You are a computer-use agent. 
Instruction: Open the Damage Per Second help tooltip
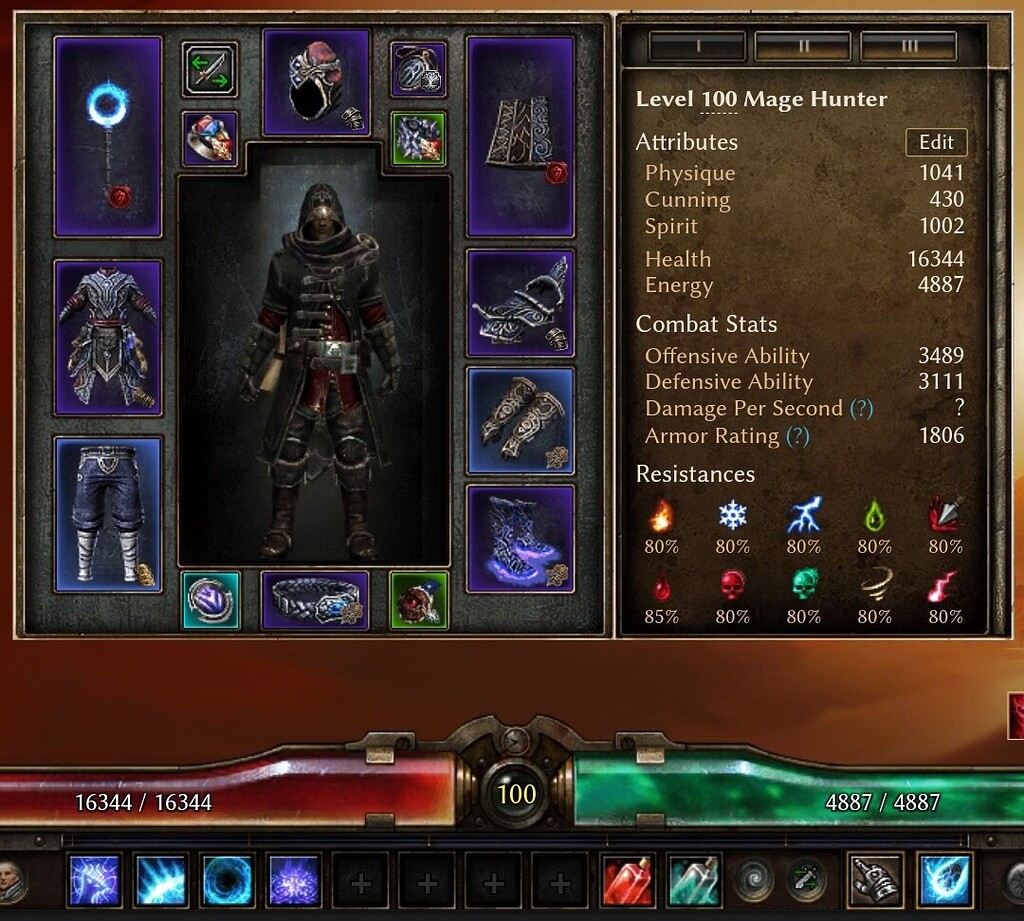tap(860, 409)
